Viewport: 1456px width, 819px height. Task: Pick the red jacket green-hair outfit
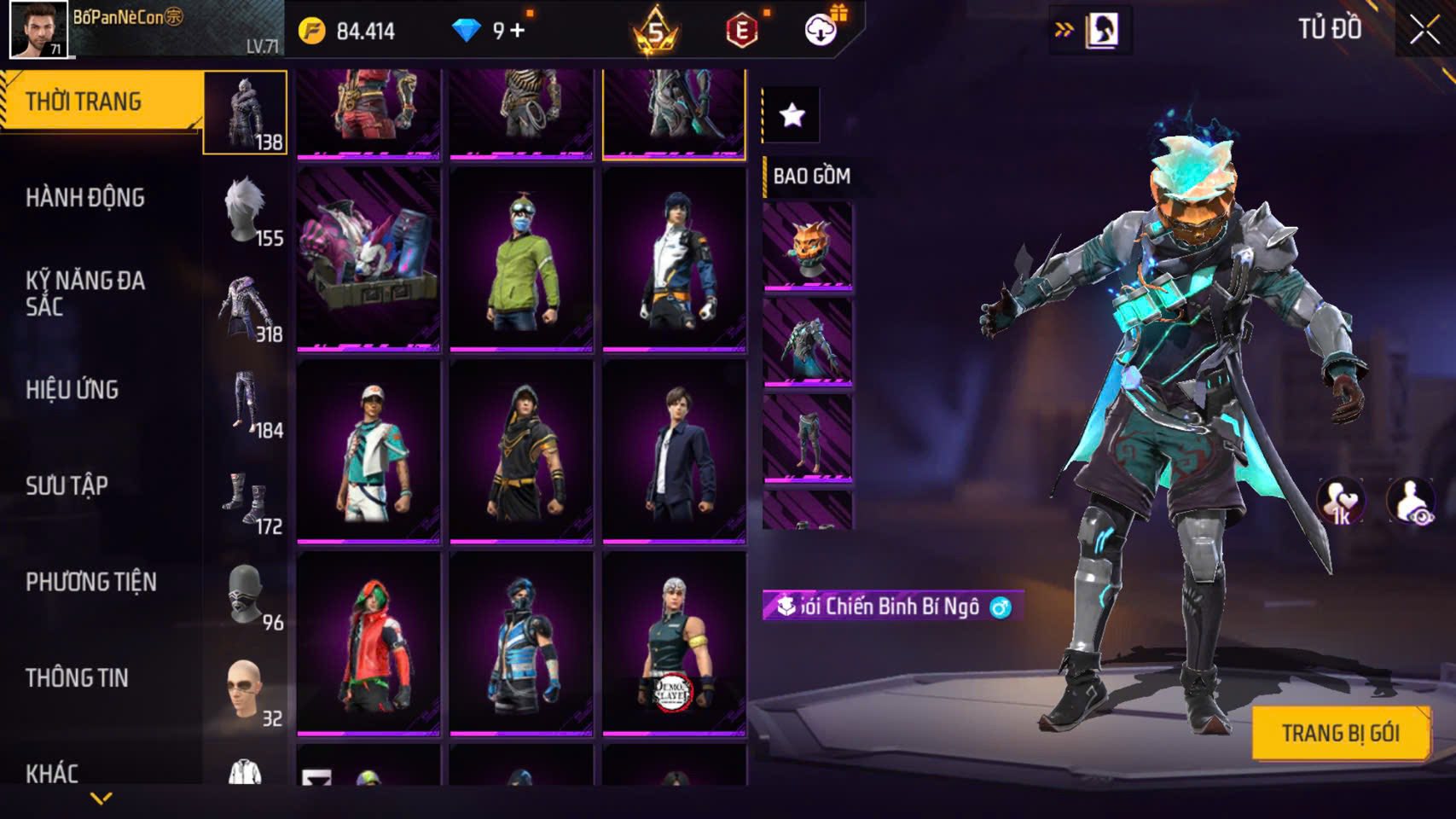pyautogui.click(x=368, y=644)
